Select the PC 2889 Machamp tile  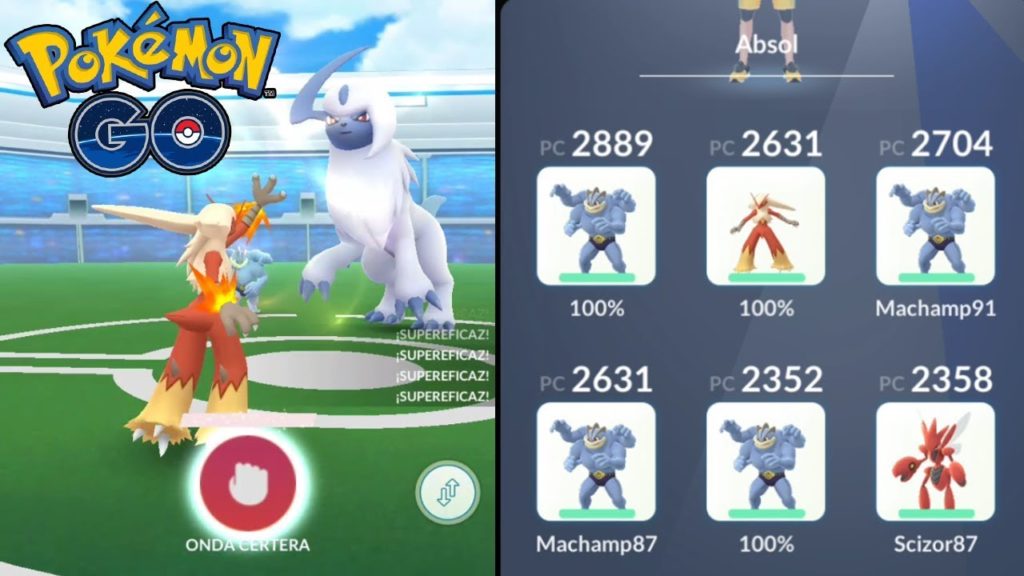(x=596, y=226)
